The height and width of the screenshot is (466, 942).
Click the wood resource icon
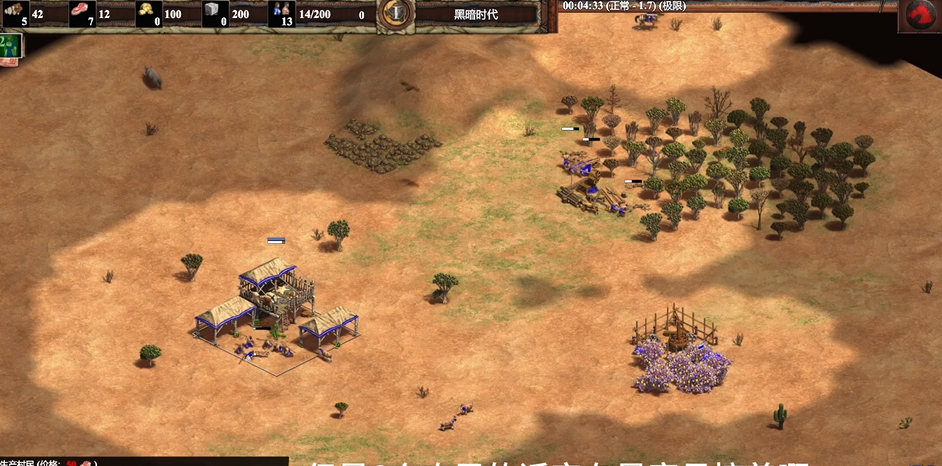tap(18, 12)
